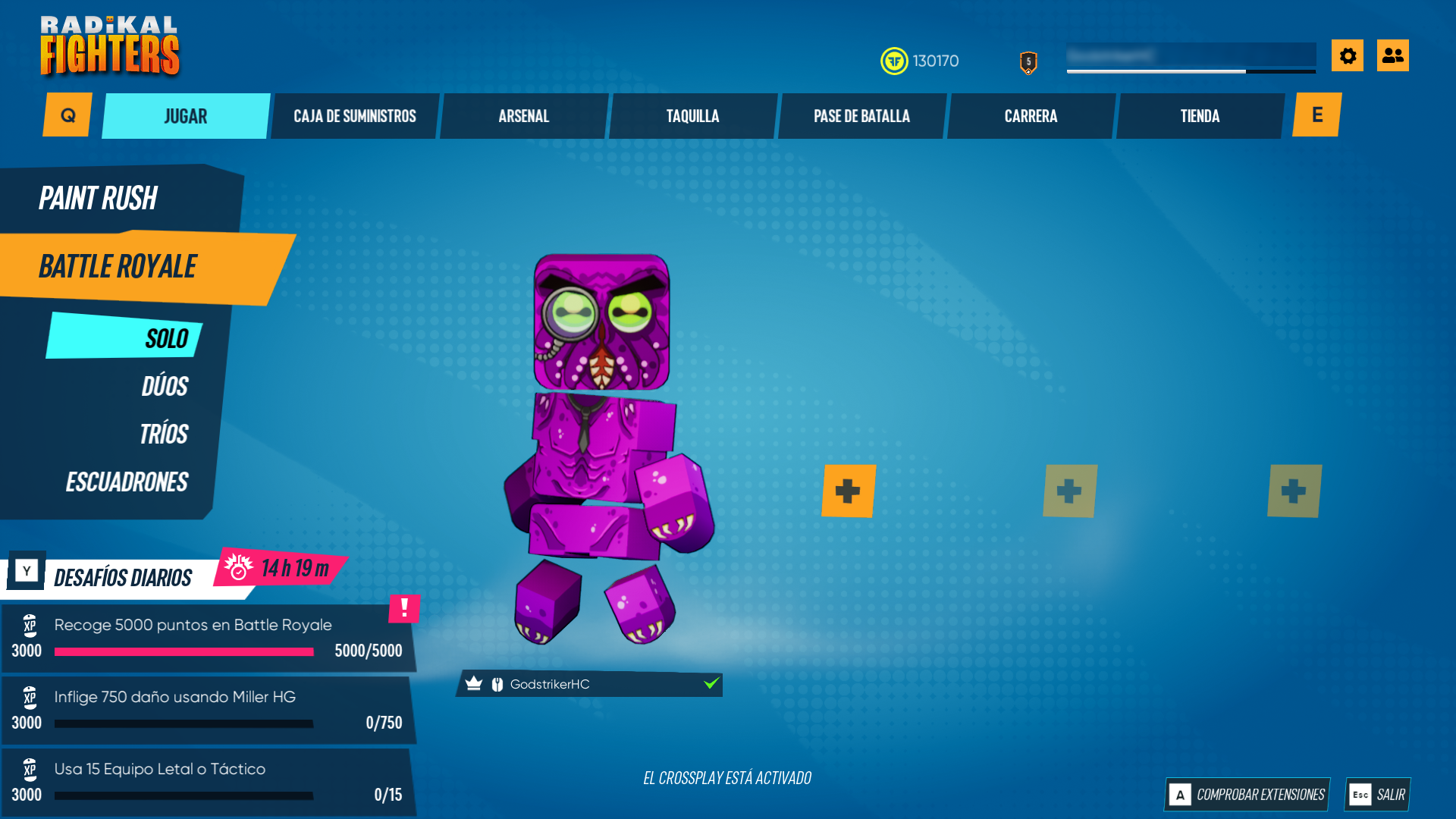Select the Taquilla tab
Screen dimensions: 1456x819
693,116
